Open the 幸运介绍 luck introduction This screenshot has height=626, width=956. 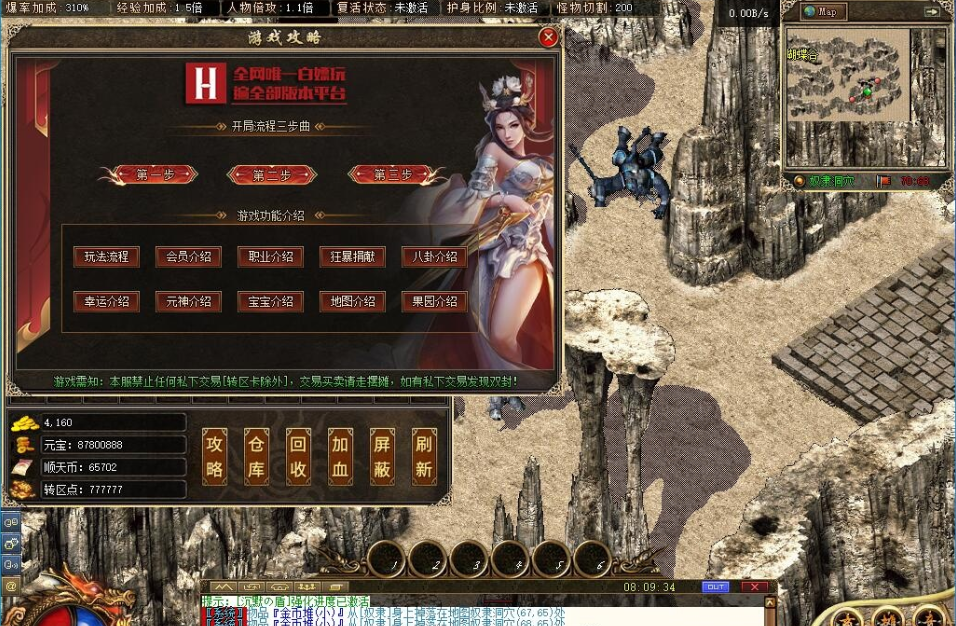(x=106, y=301)
